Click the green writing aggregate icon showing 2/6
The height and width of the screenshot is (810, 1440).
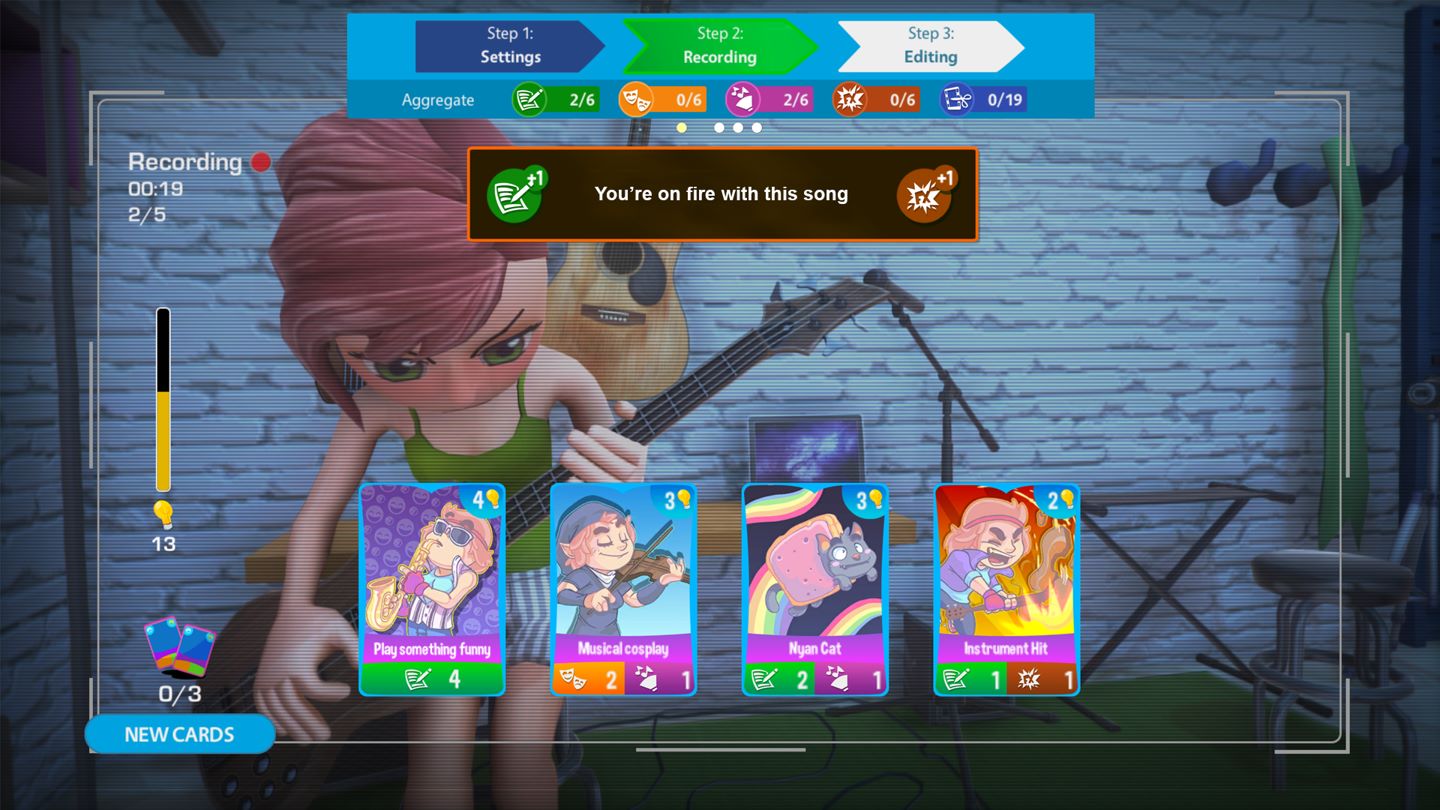point(531,99)
